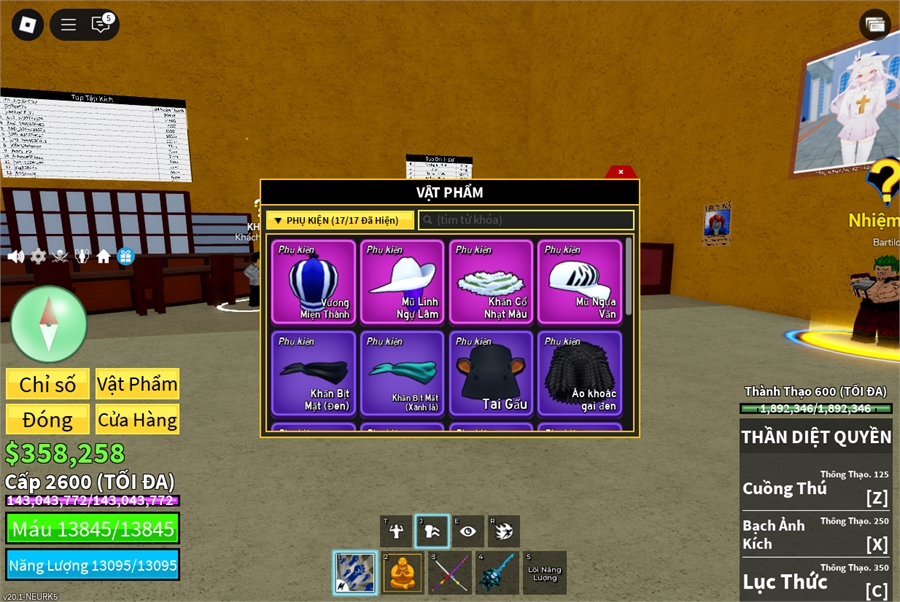
Task: Select the Khăn Bịt Mặt (Đen) item
Action: point(314,373)
